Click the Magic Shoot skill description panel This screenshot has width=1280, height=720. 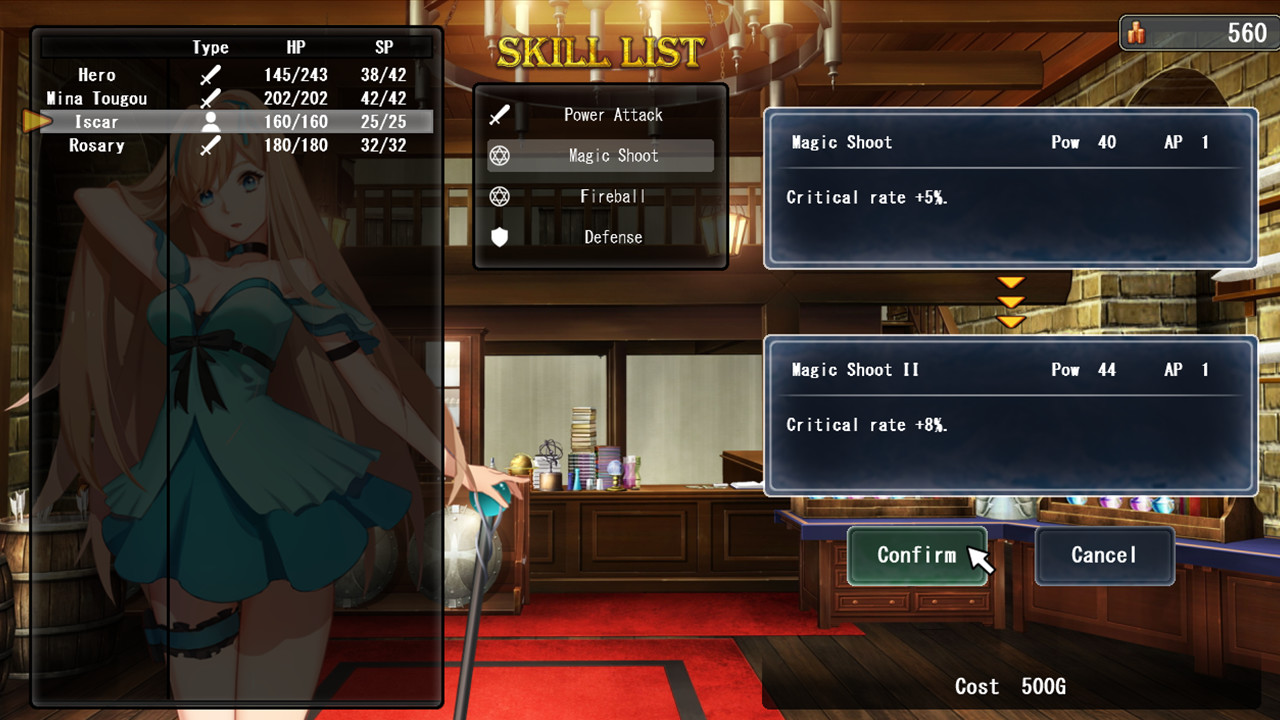point(1009,190)
